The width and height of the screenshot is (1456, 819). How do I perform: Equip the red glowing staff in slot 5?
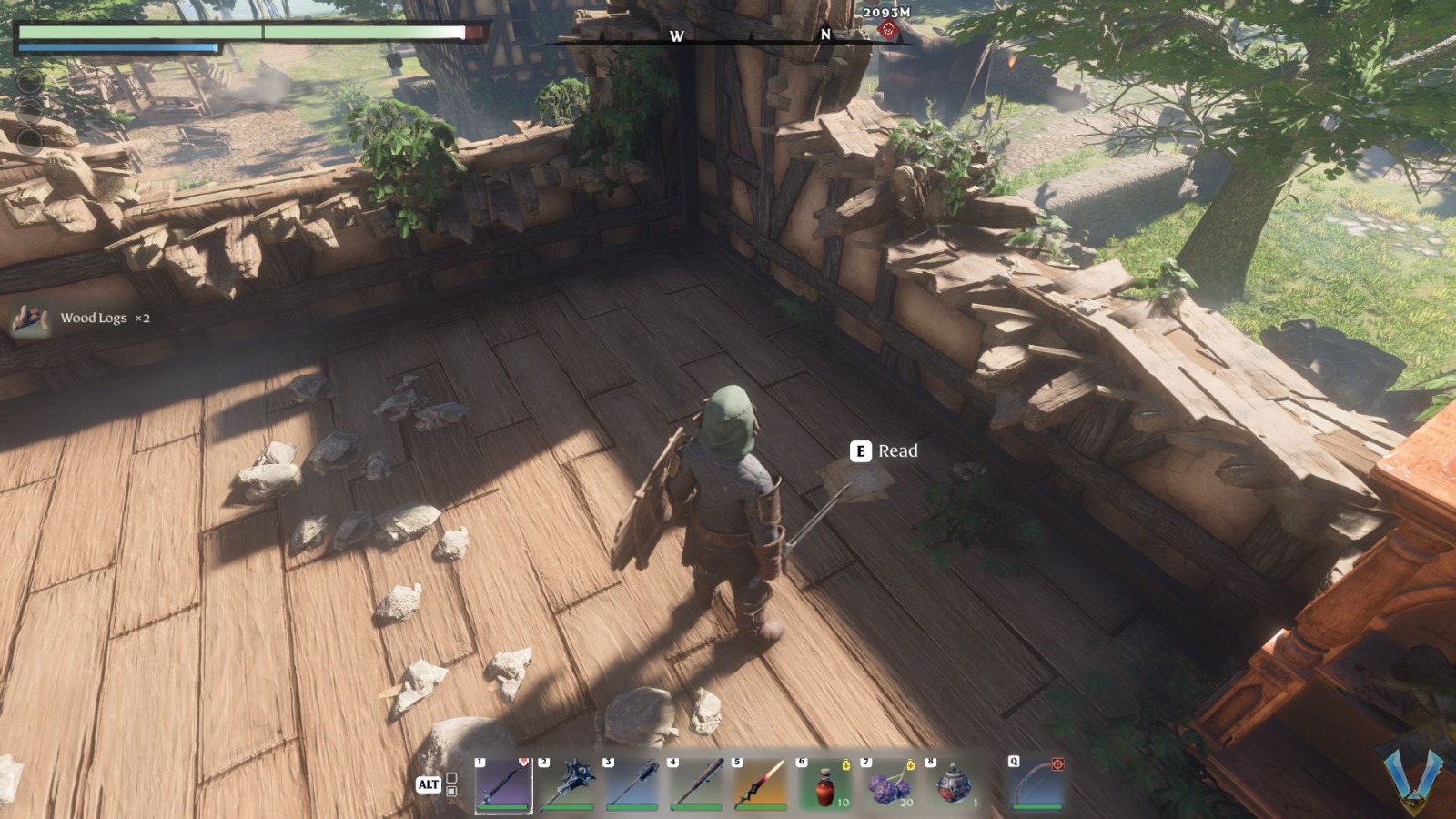click(761, 784)
